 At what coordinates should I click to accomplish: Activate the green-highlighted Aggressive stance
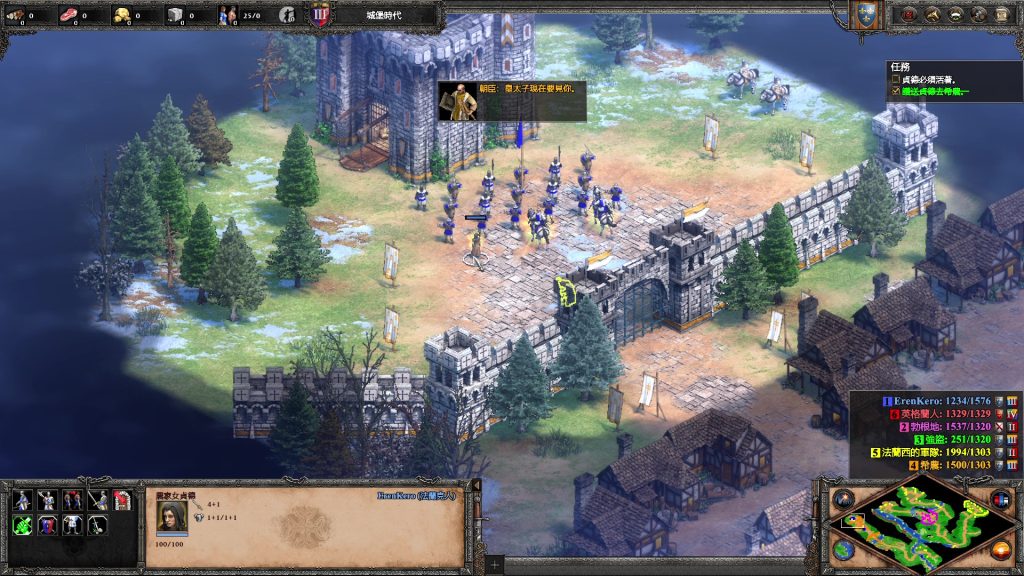[21, 525]
